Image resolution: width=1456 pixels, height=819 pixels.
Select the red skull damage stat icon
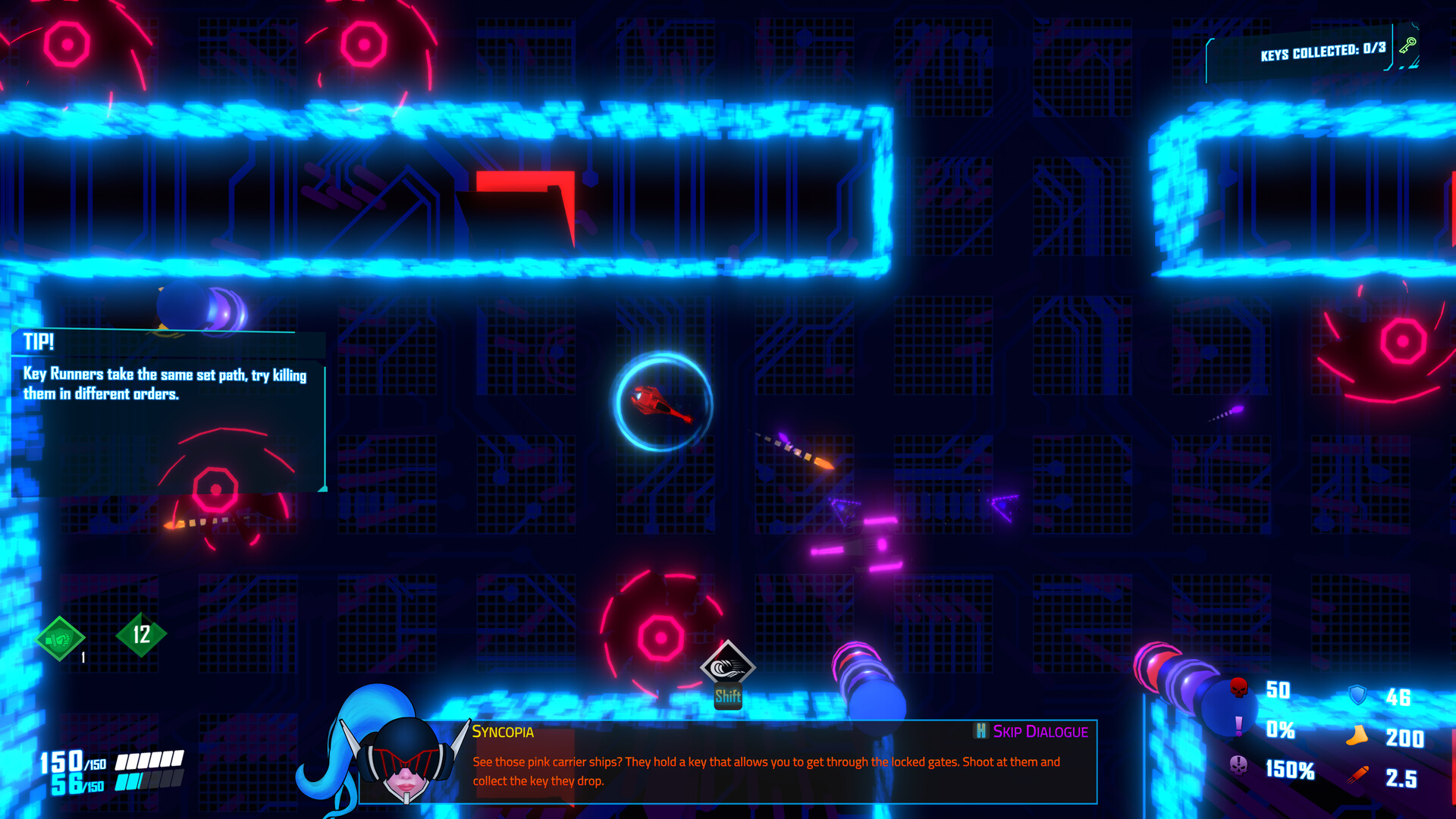coord(1238,689)
